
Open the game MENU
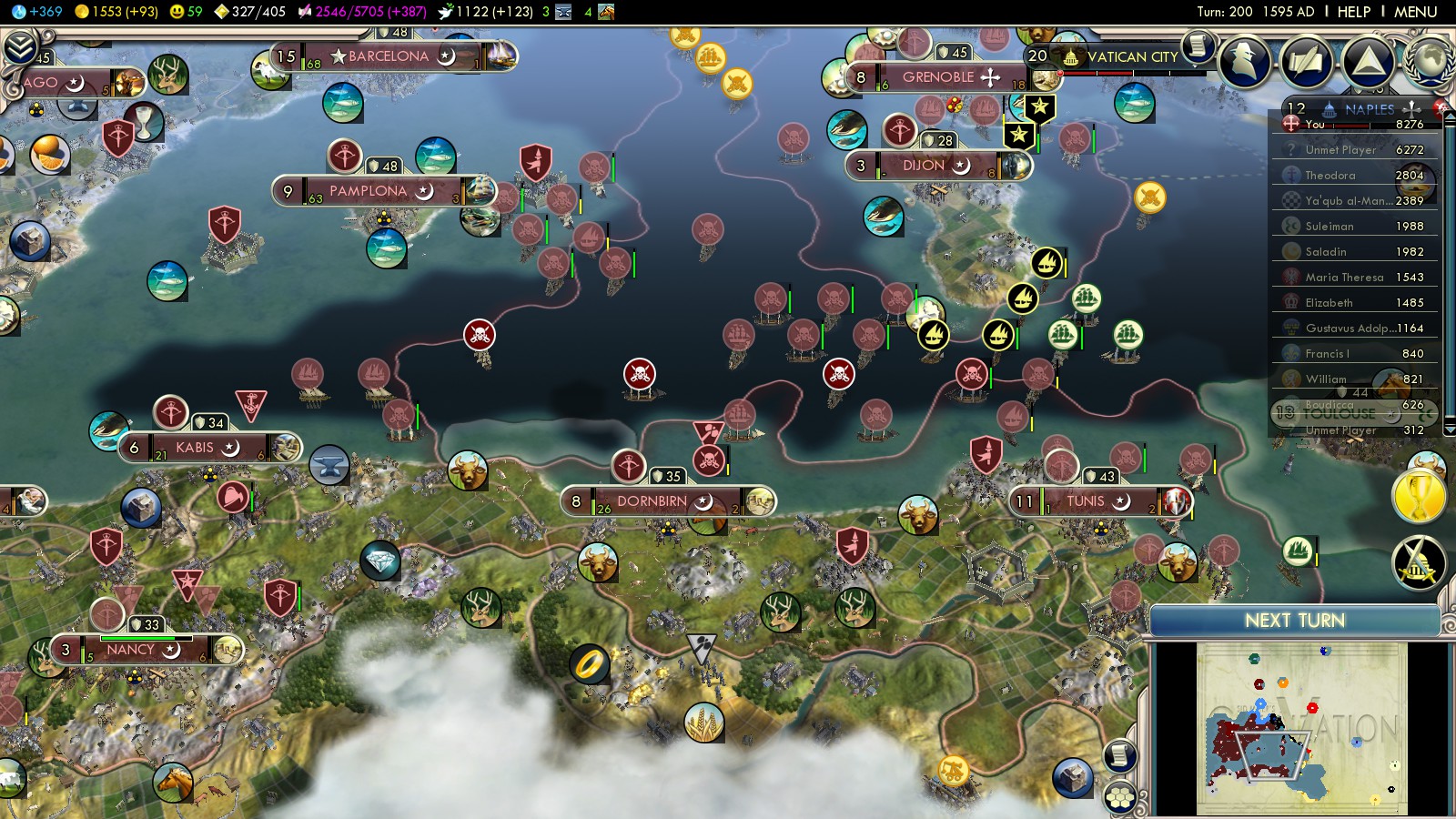click(1415, 12)
